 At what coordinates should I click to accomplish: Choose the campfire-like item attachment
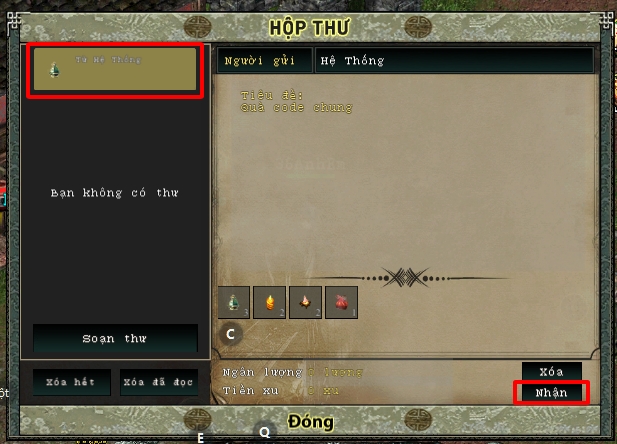click(305, 302)
